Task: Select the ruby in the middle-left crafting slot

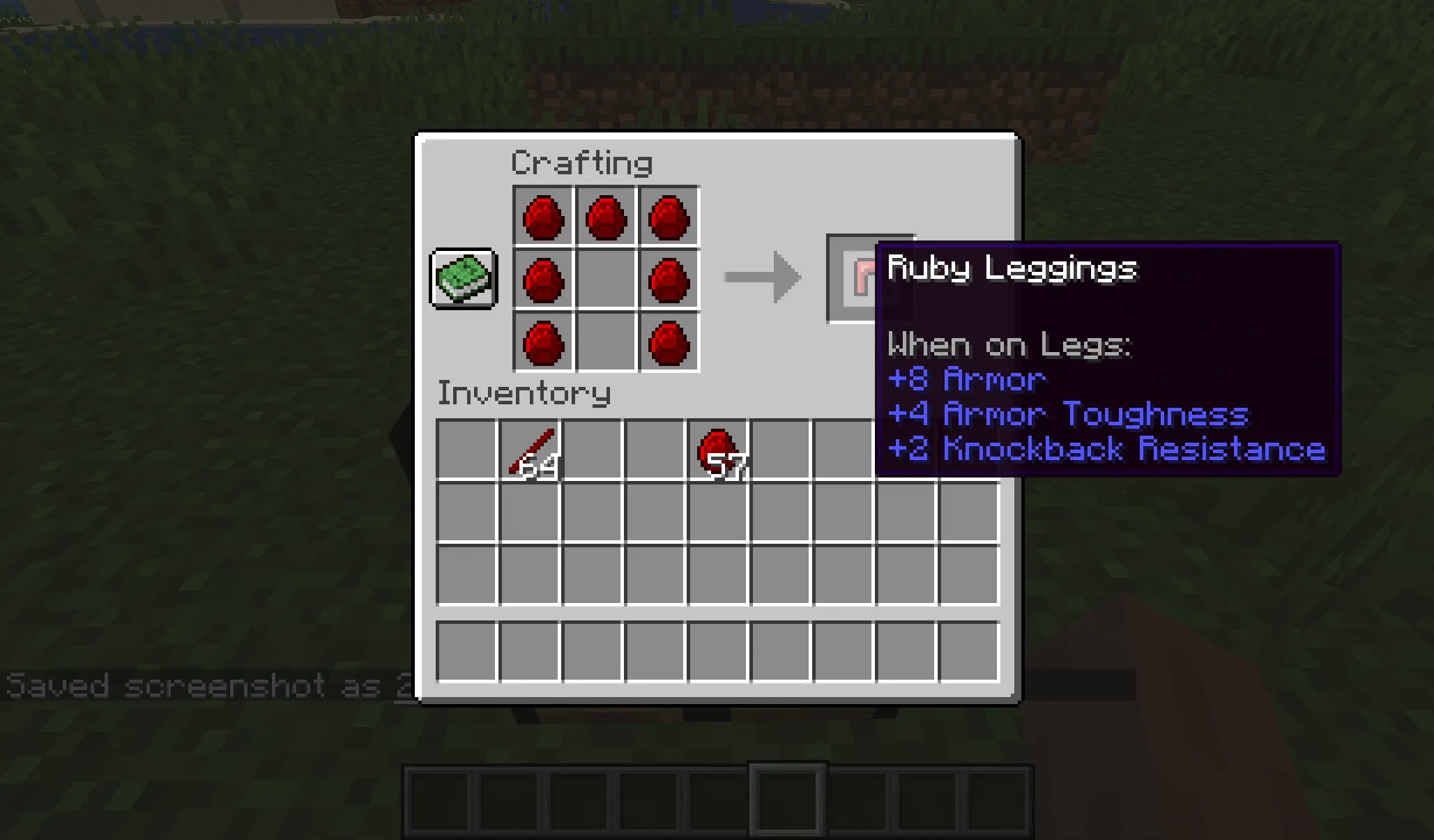Action: 544,279
